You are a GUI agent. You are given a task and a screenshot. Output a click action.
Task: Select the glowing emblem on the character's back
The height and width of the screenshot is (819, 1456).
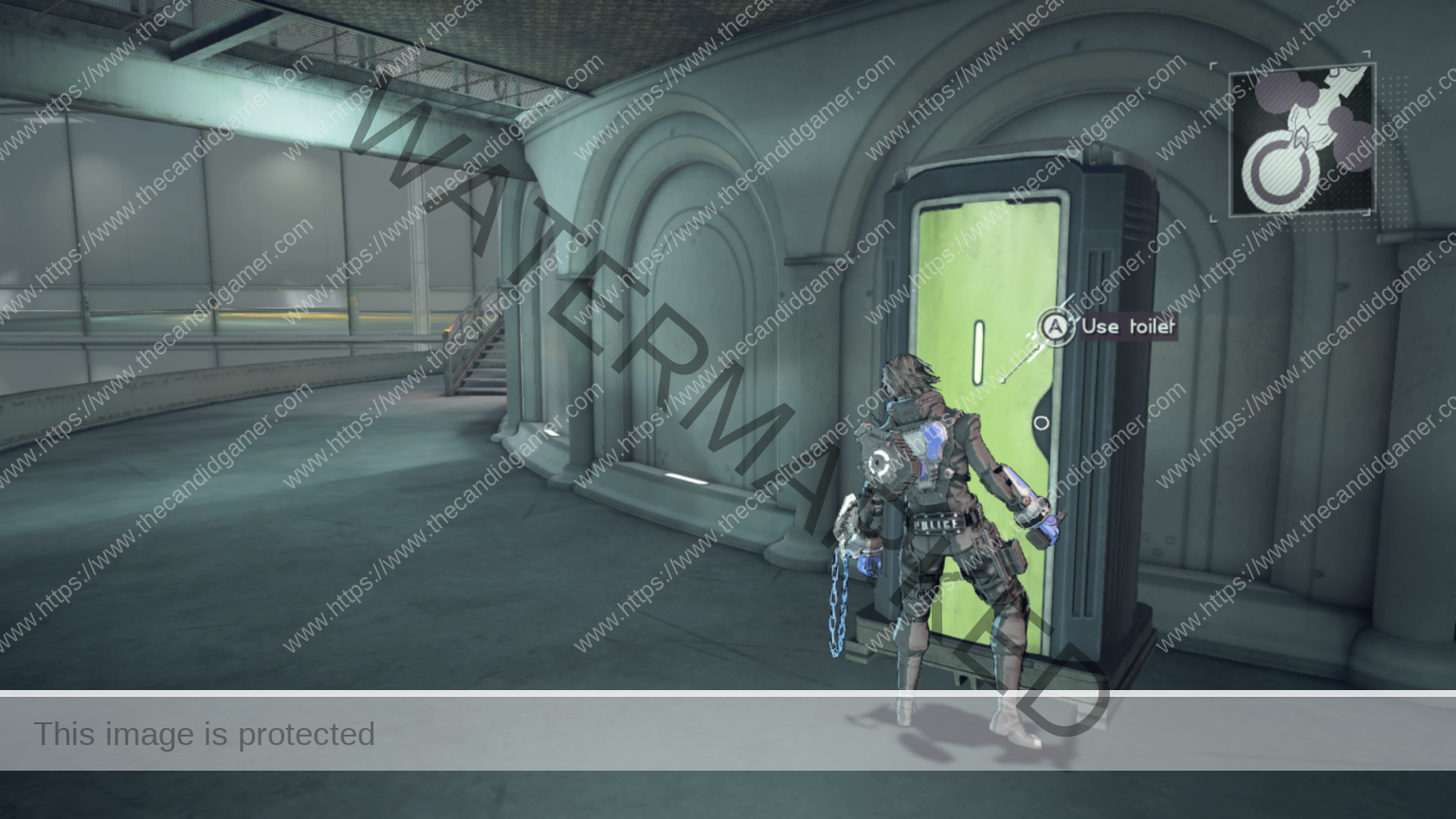[879, 460]
